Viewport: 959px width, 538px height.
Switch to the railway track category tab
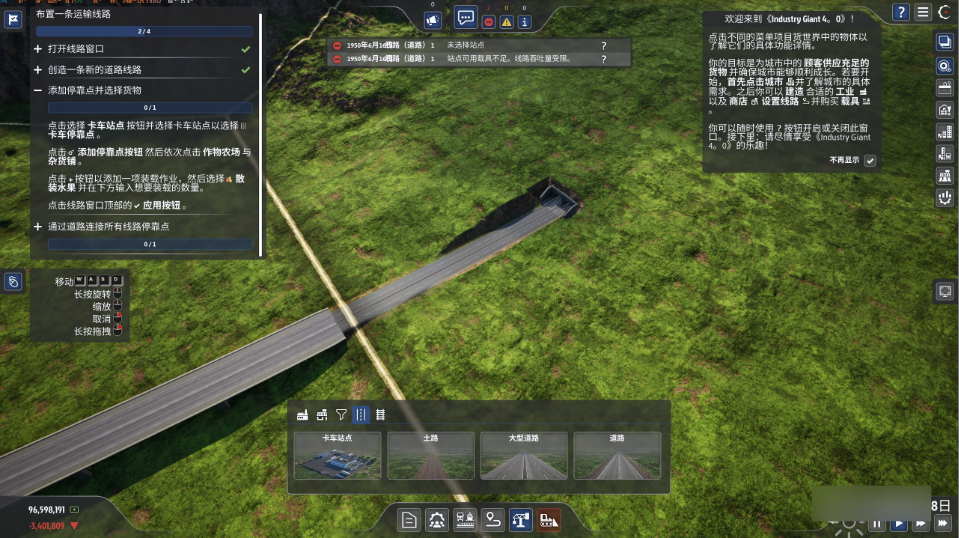pyautogui.click(x=380, y=414)
